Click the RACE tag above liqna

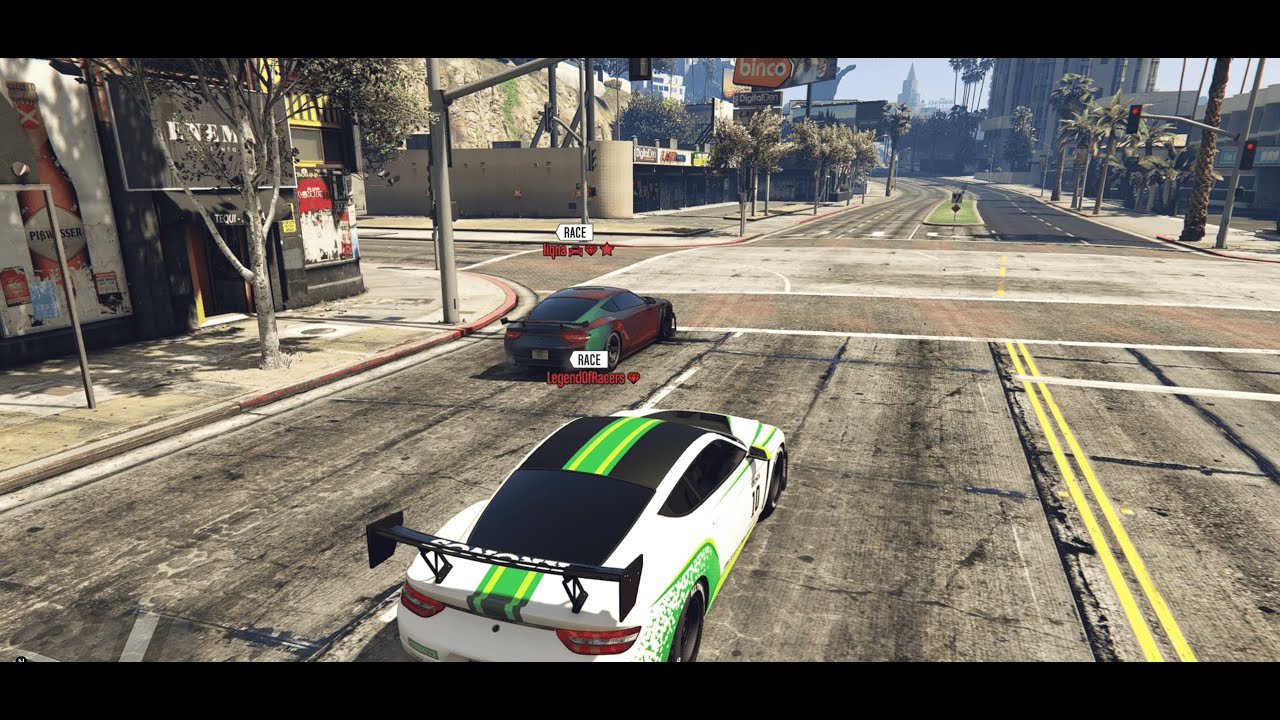click(x=574, y=233)
